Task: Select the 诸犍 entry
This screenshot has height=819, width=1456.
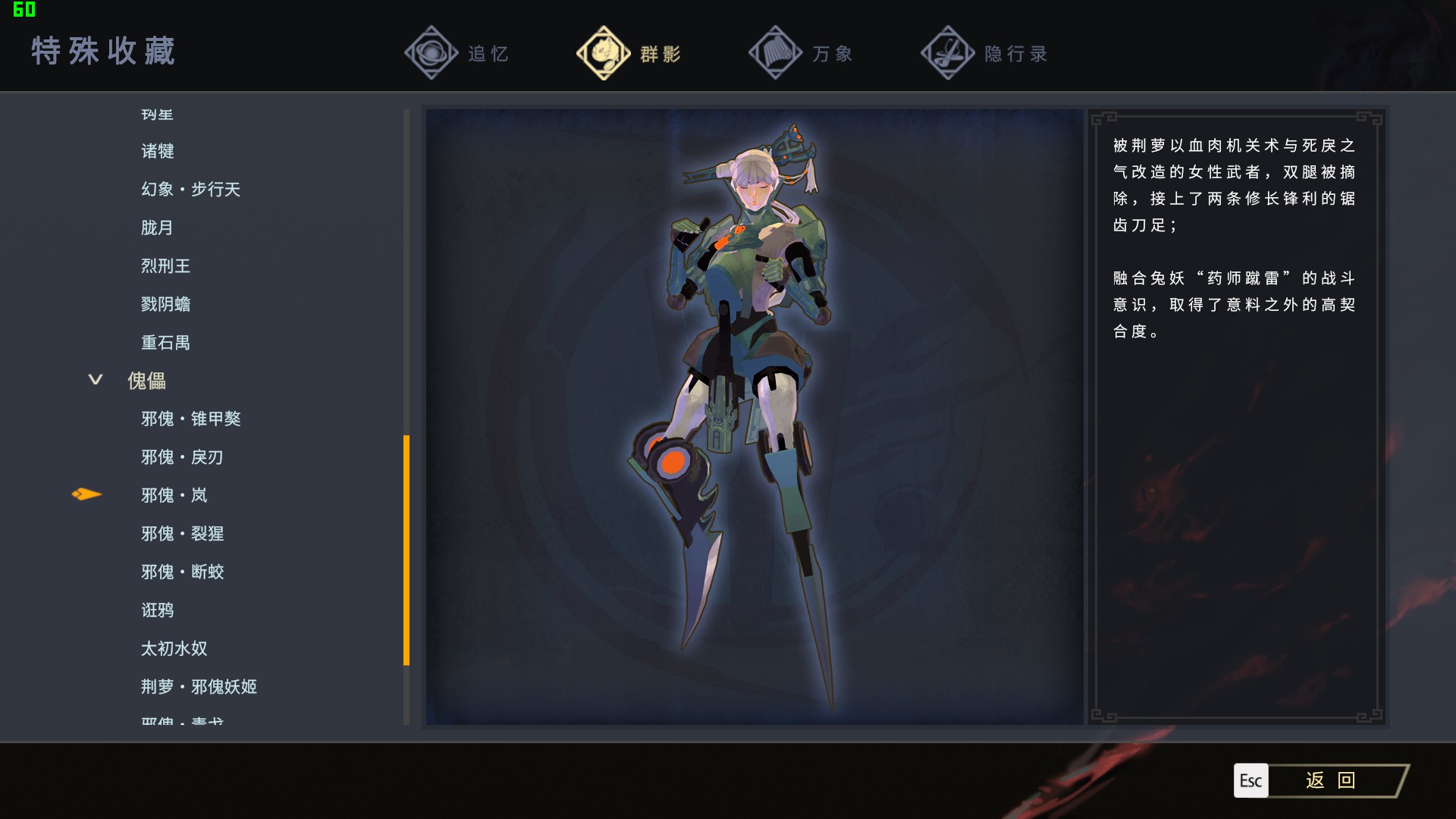Action: [x=158, y=152]
